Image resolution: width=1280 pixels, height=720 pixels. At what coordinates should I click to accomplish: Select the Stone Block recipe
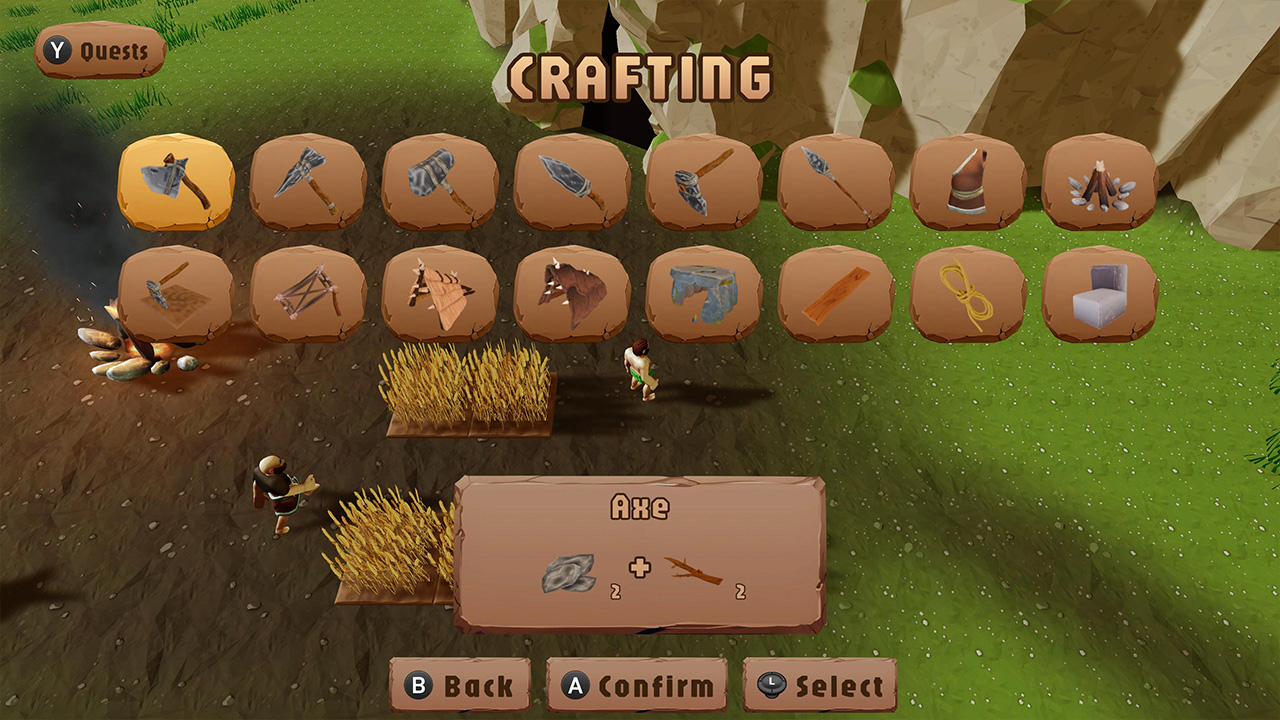click(x=1100, y=292)
